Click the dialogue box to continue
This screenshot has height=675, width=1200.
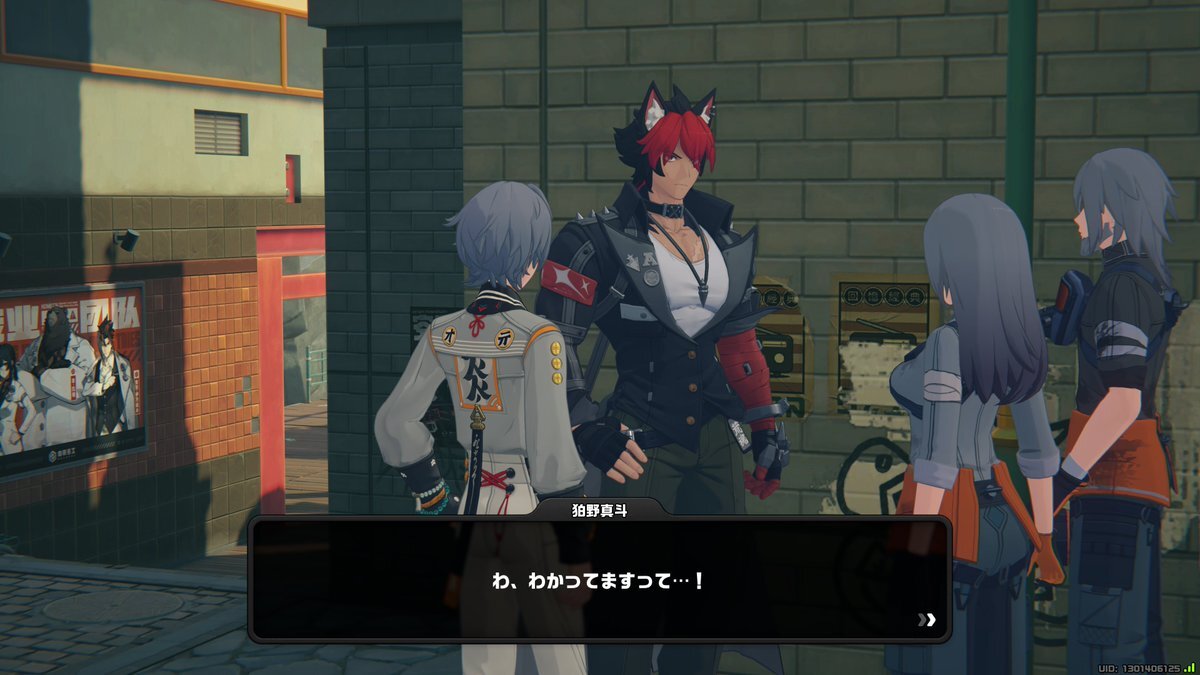click(x=598, y=580)
